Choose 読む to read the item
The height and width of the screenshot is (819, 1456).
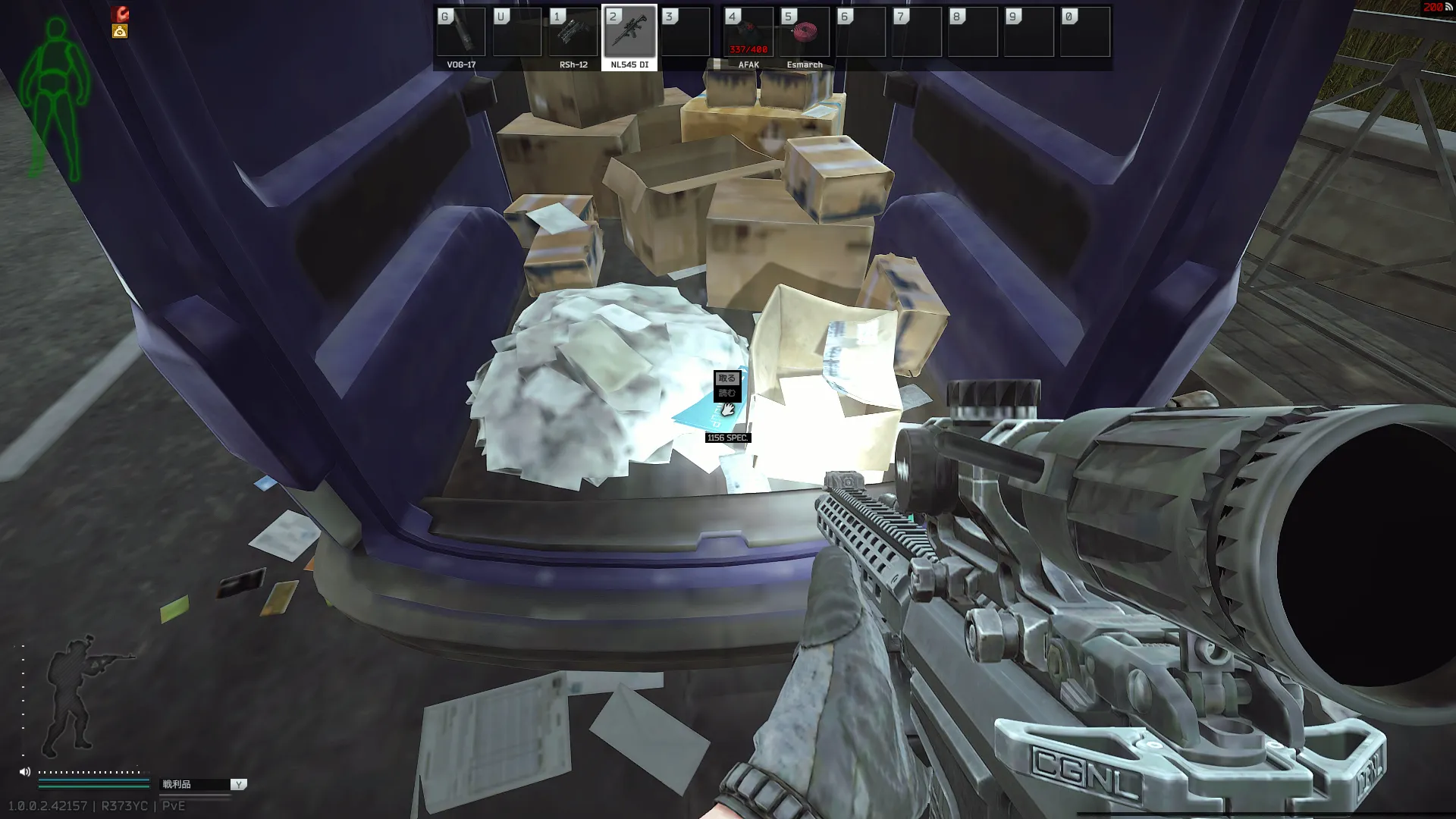726,393
